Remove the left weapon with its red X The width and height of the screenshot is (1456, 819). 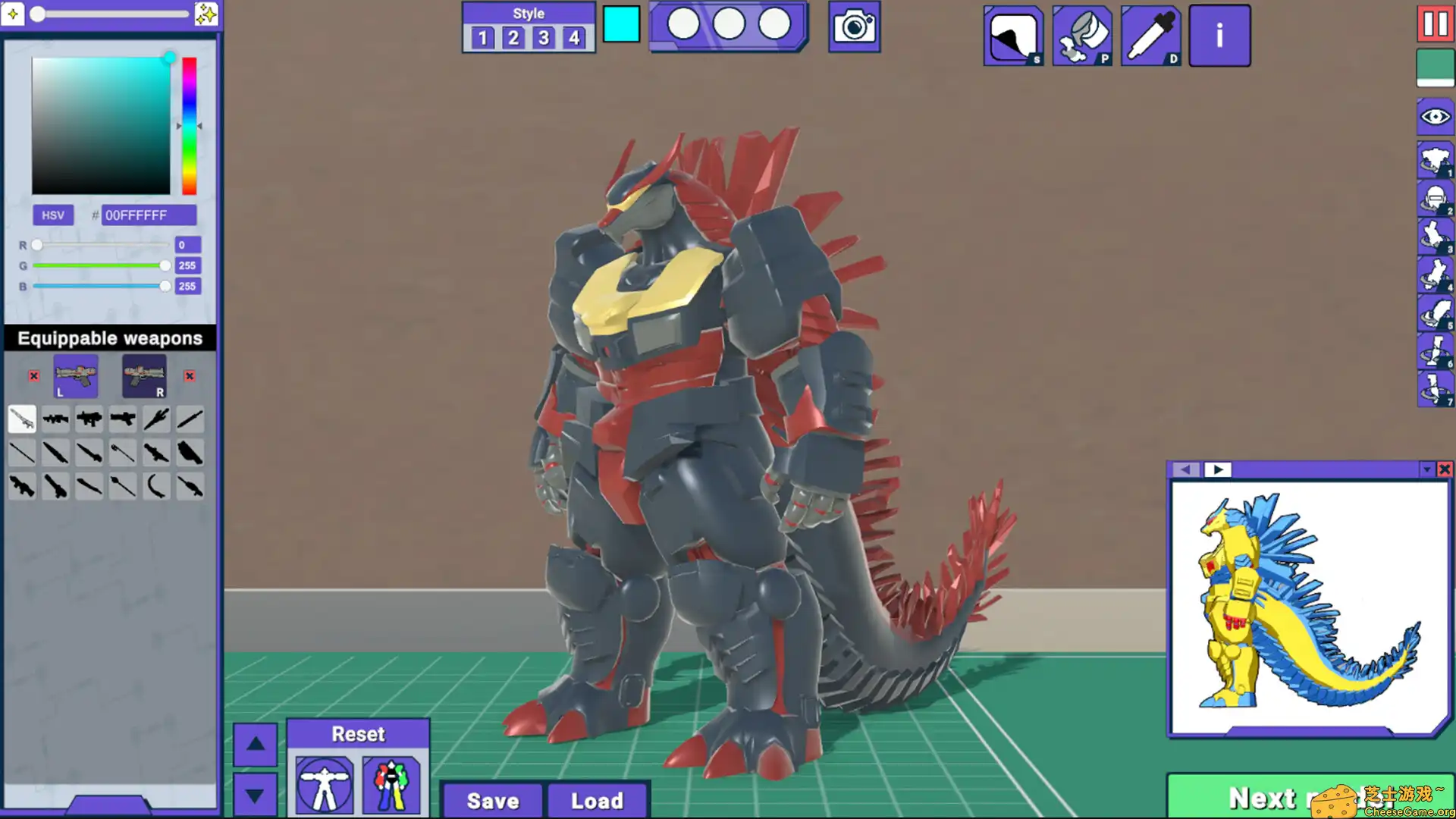click(x=33, y=376)
